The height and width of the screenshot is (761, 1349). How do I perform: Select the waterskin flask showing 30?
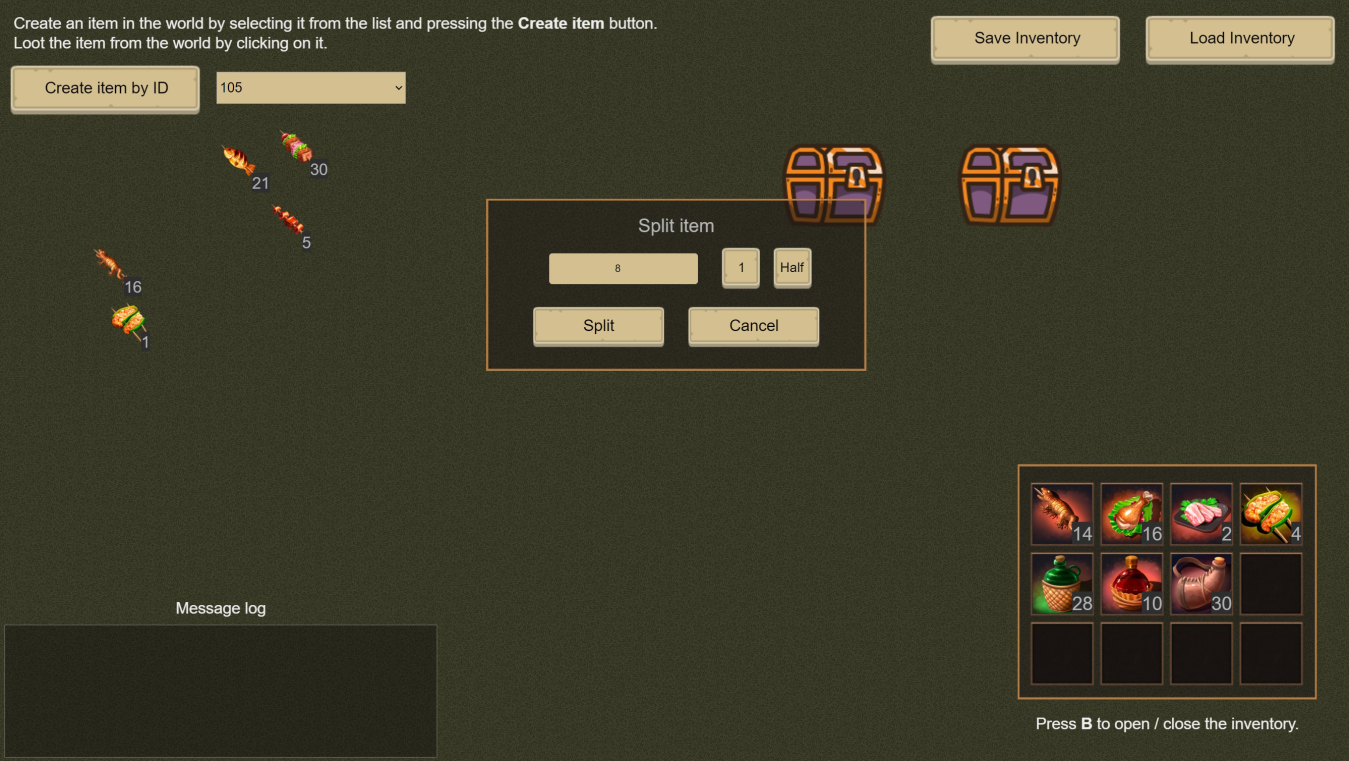pos(1201,583)
